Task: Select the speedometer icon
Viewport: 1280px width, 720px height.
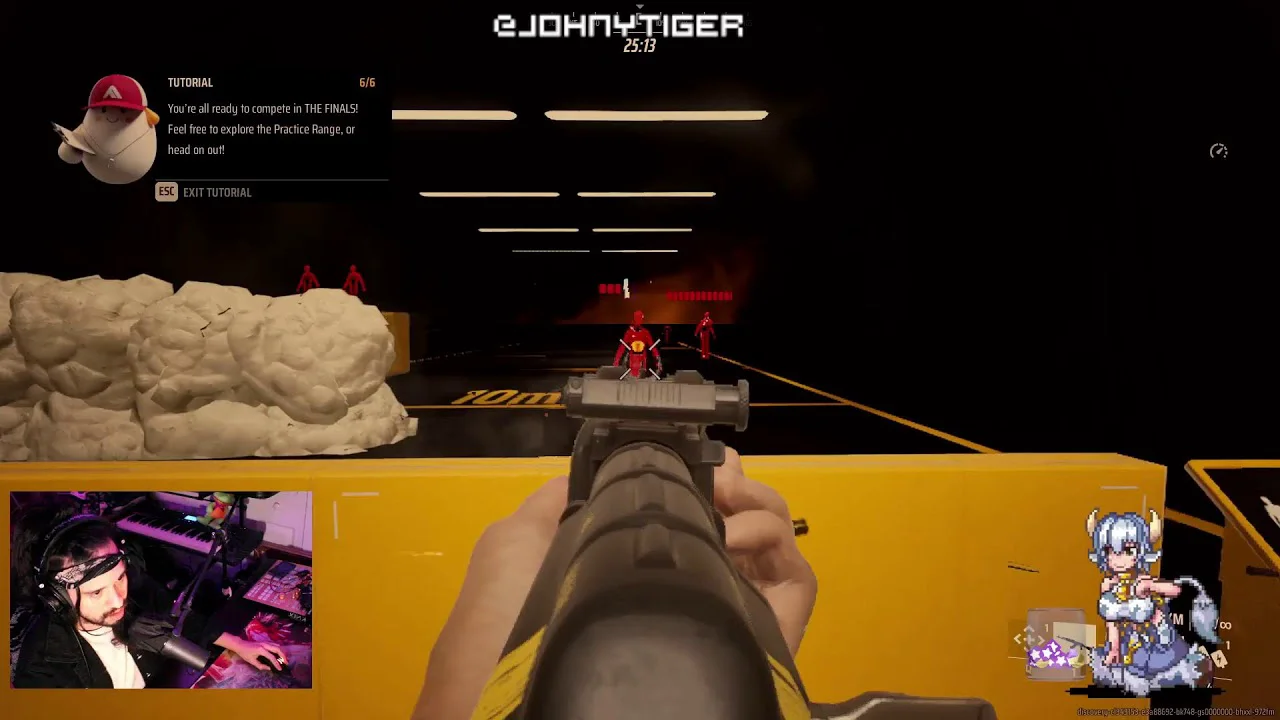Action: tap(1218, 151)
